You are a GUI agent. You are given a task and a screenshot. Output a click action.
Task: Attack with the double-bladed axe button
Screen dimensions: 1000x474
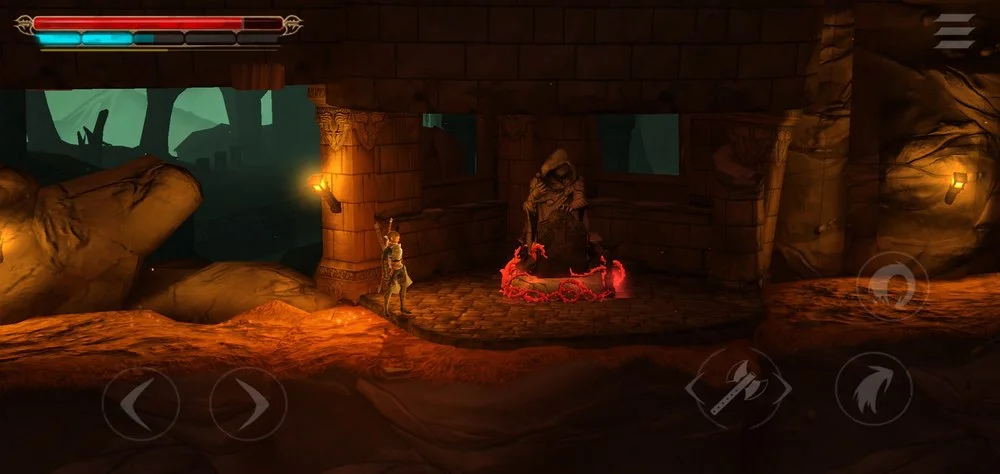738,389
